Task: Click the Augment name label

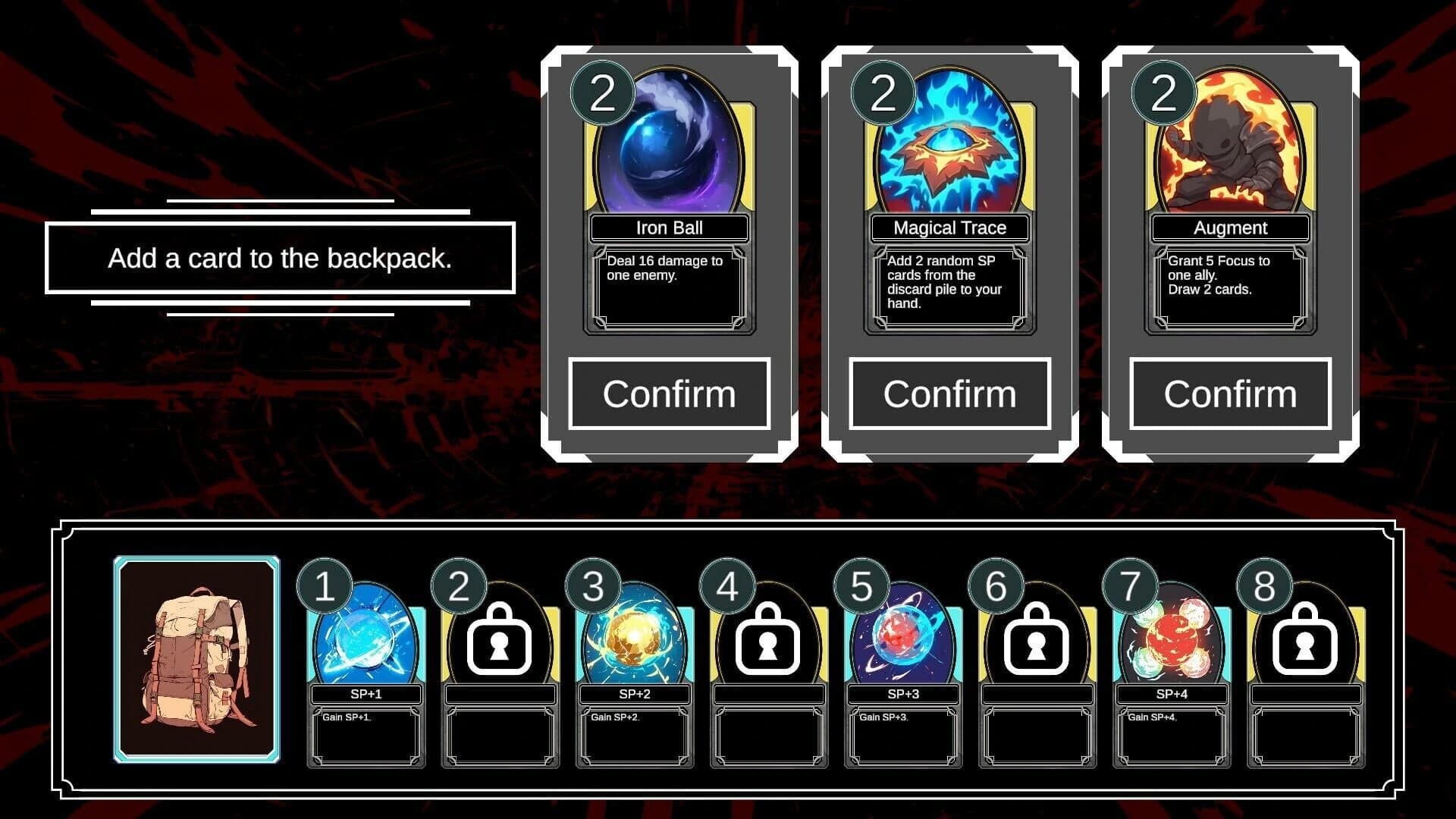Action: click(1230, 227)
